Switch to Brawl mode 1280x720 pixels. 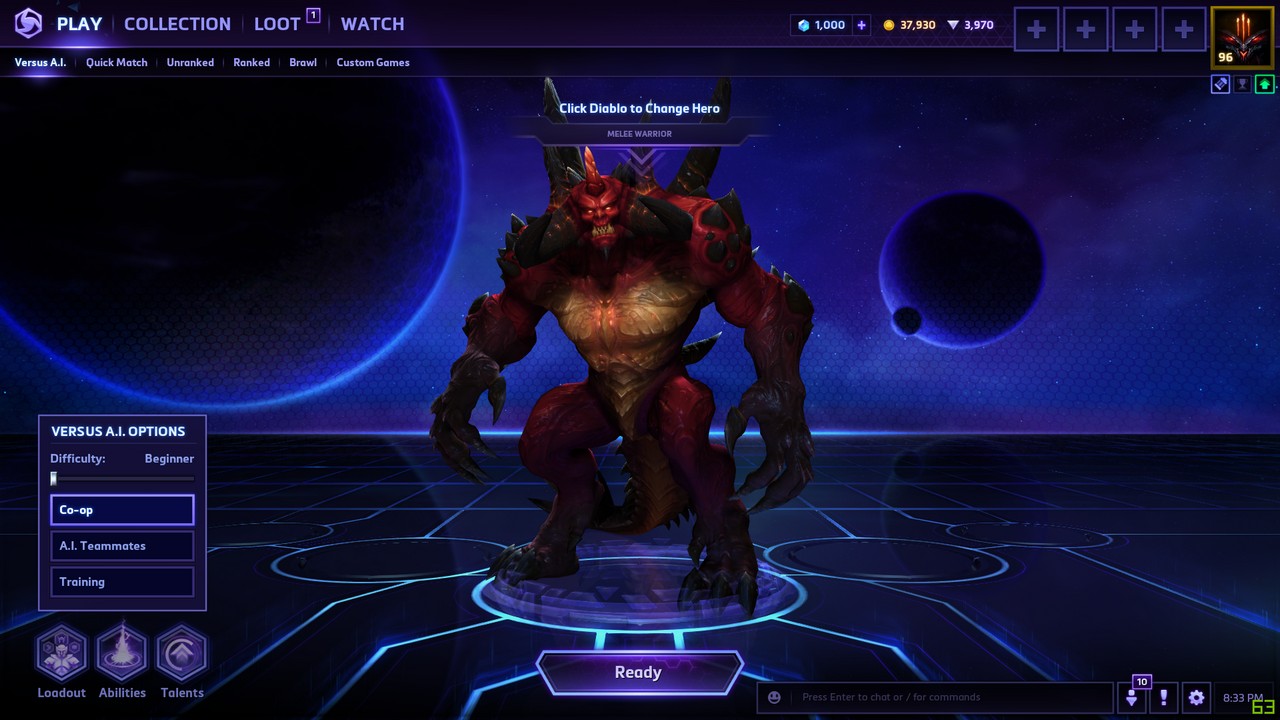(303, 62)
